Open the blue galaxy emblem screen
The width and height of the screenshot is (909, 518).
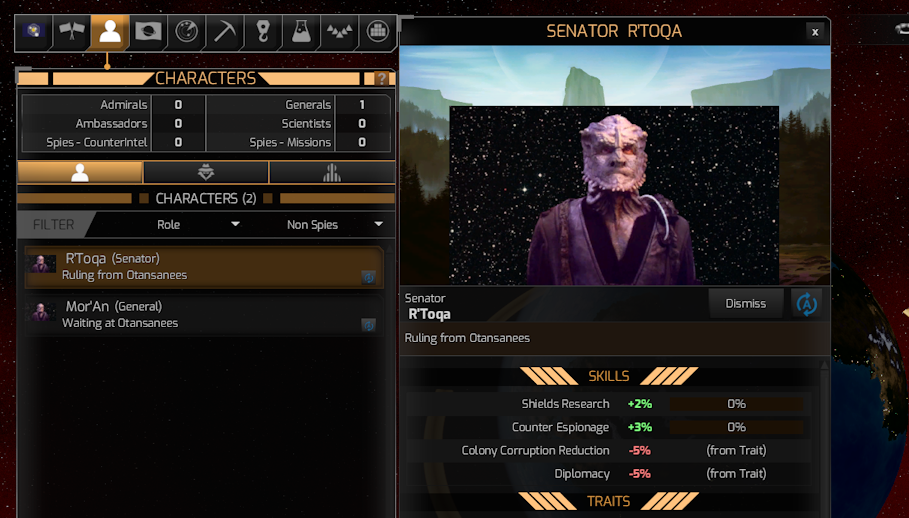pyautogui.click(x=33, y=32)
